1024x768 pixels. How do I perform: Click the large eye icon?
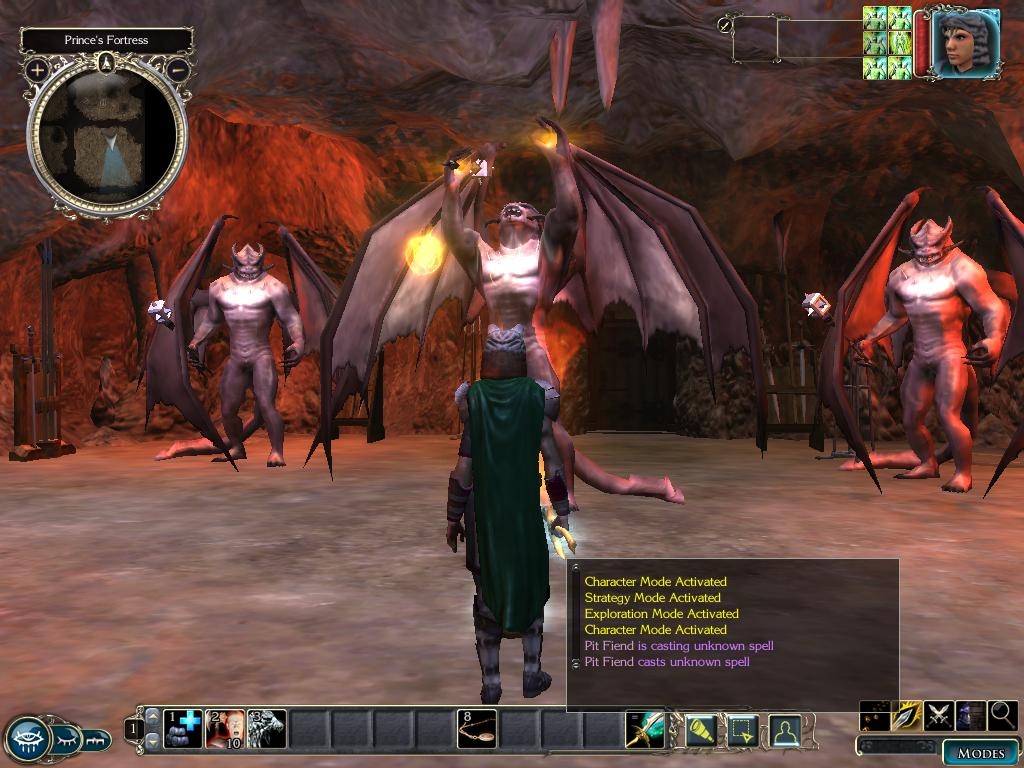click(28, 740)
